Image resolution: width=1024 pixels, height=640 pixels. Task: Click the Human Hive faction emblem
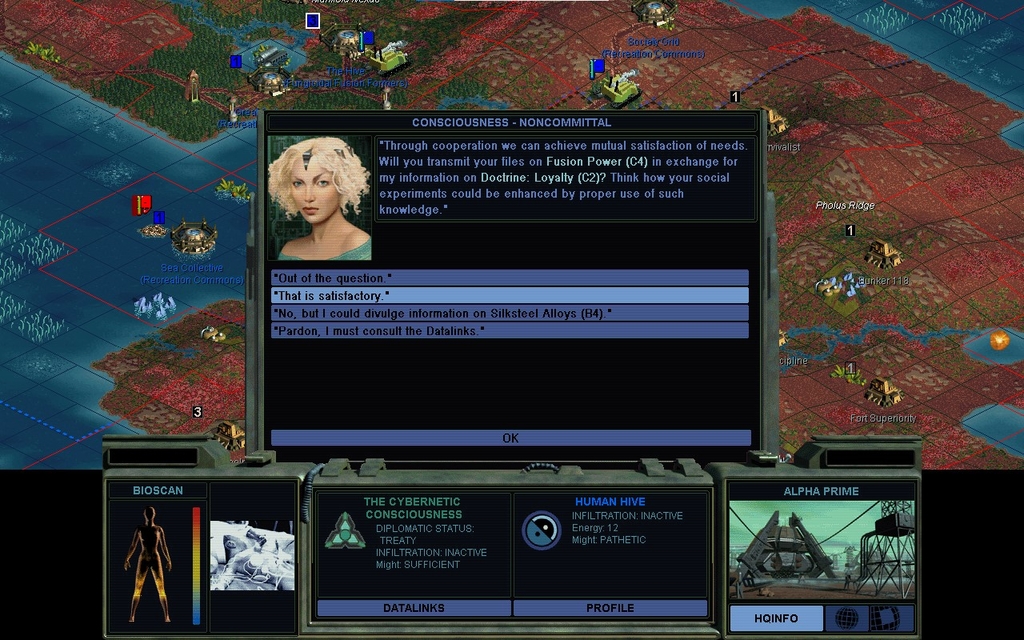click(541, 530)
